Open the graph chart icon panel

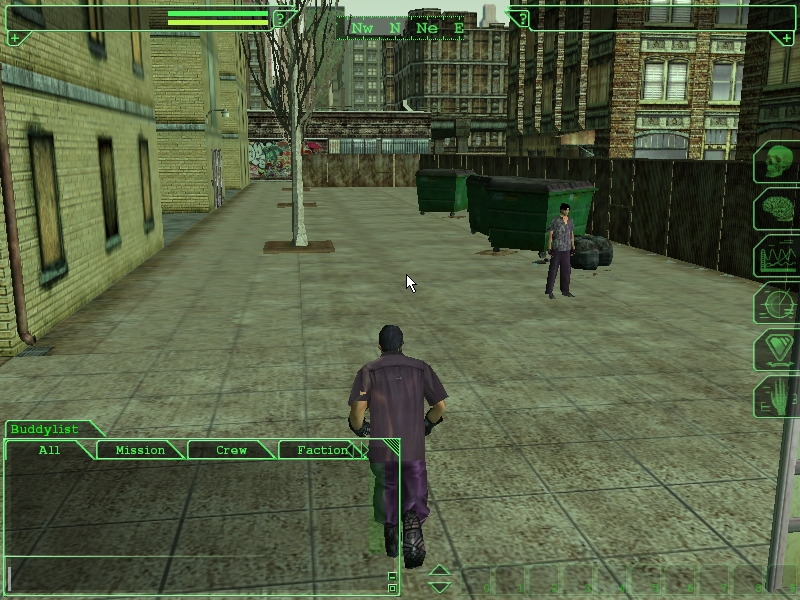point(776,257)
